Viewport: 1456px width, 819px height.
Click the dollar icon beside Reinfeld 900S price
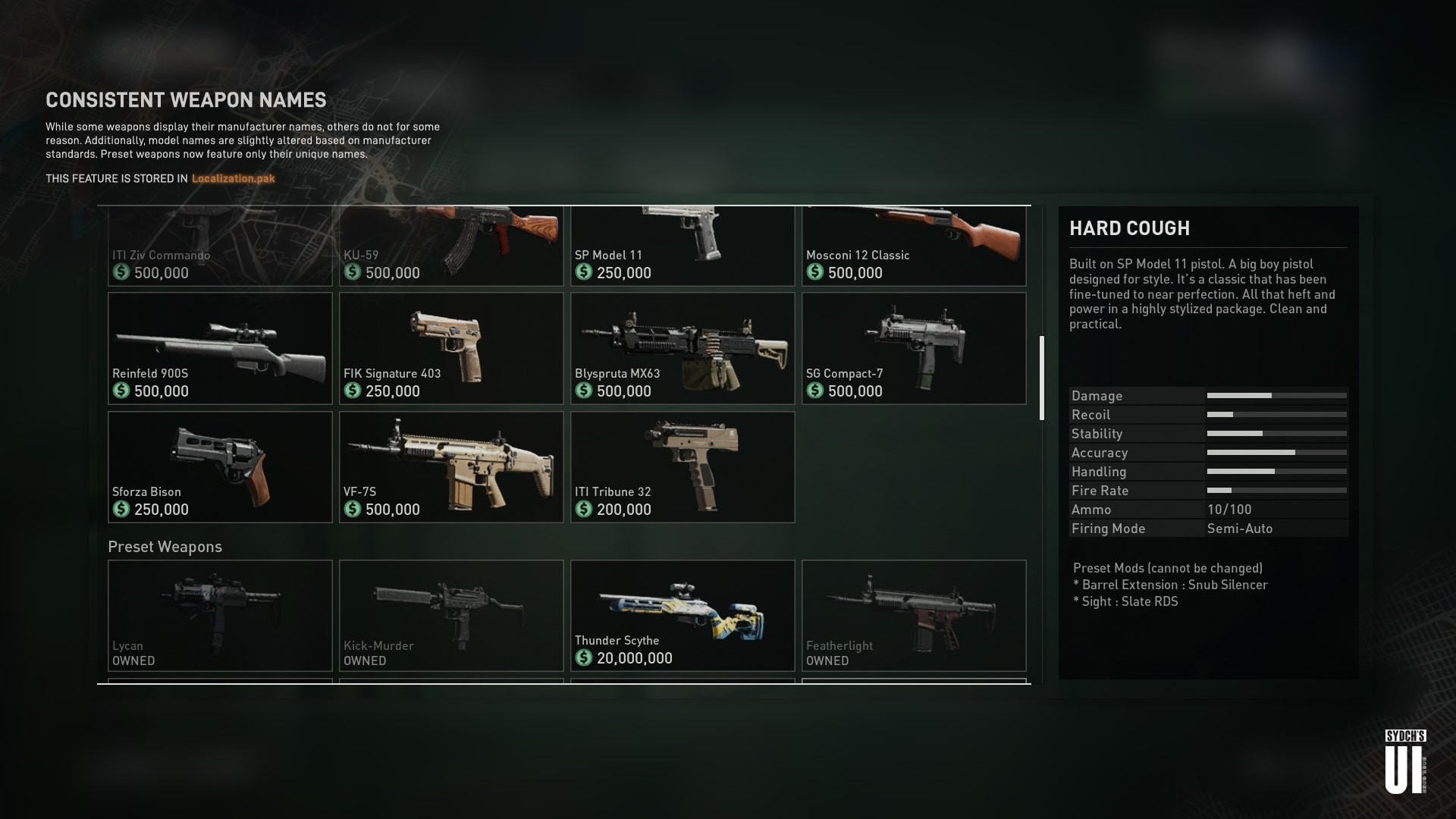click(121, 391)
